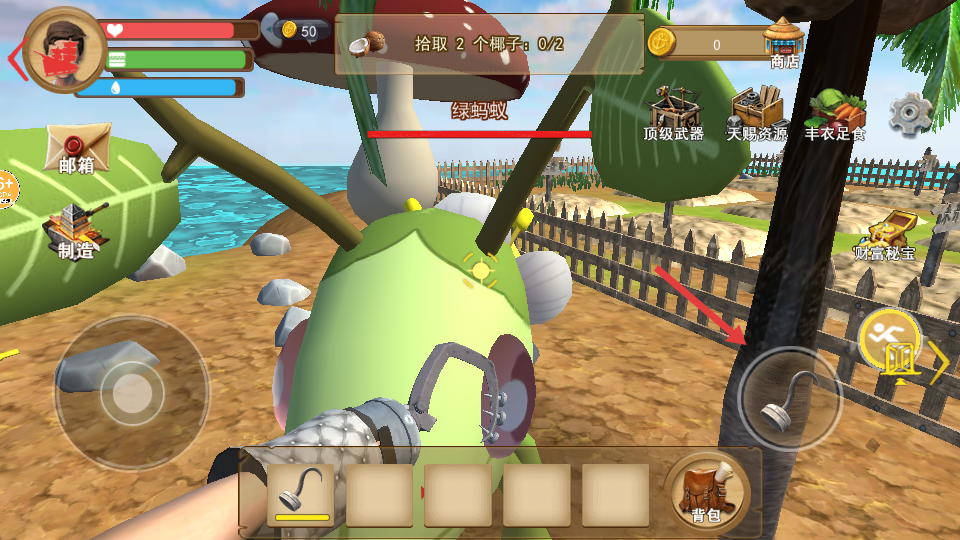Open the 财富秘宝 treasure chest offer
The width and height of the screenshot is (960, 540).
click(884, 238)
